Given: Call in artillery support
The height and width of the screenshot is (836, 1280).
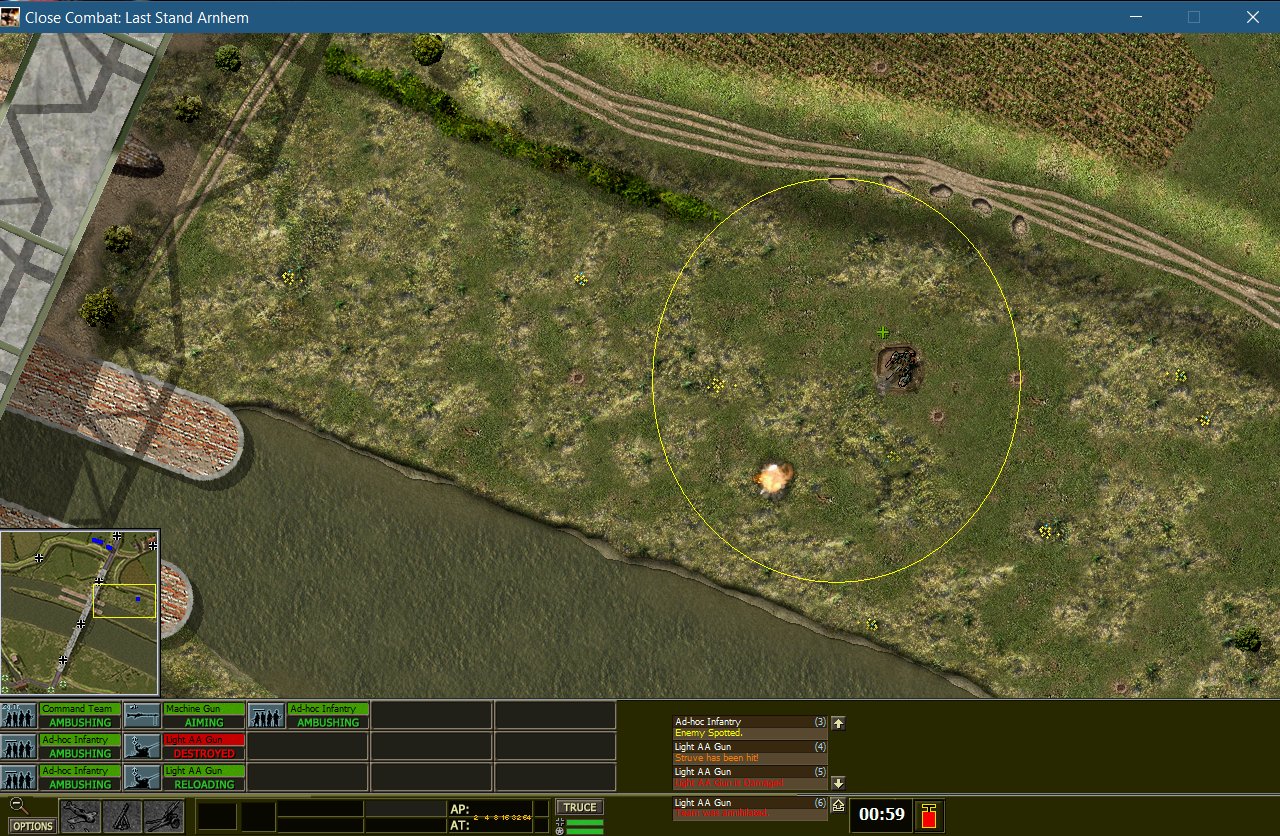Looking at the screenshot, I should tap(164, 816).
